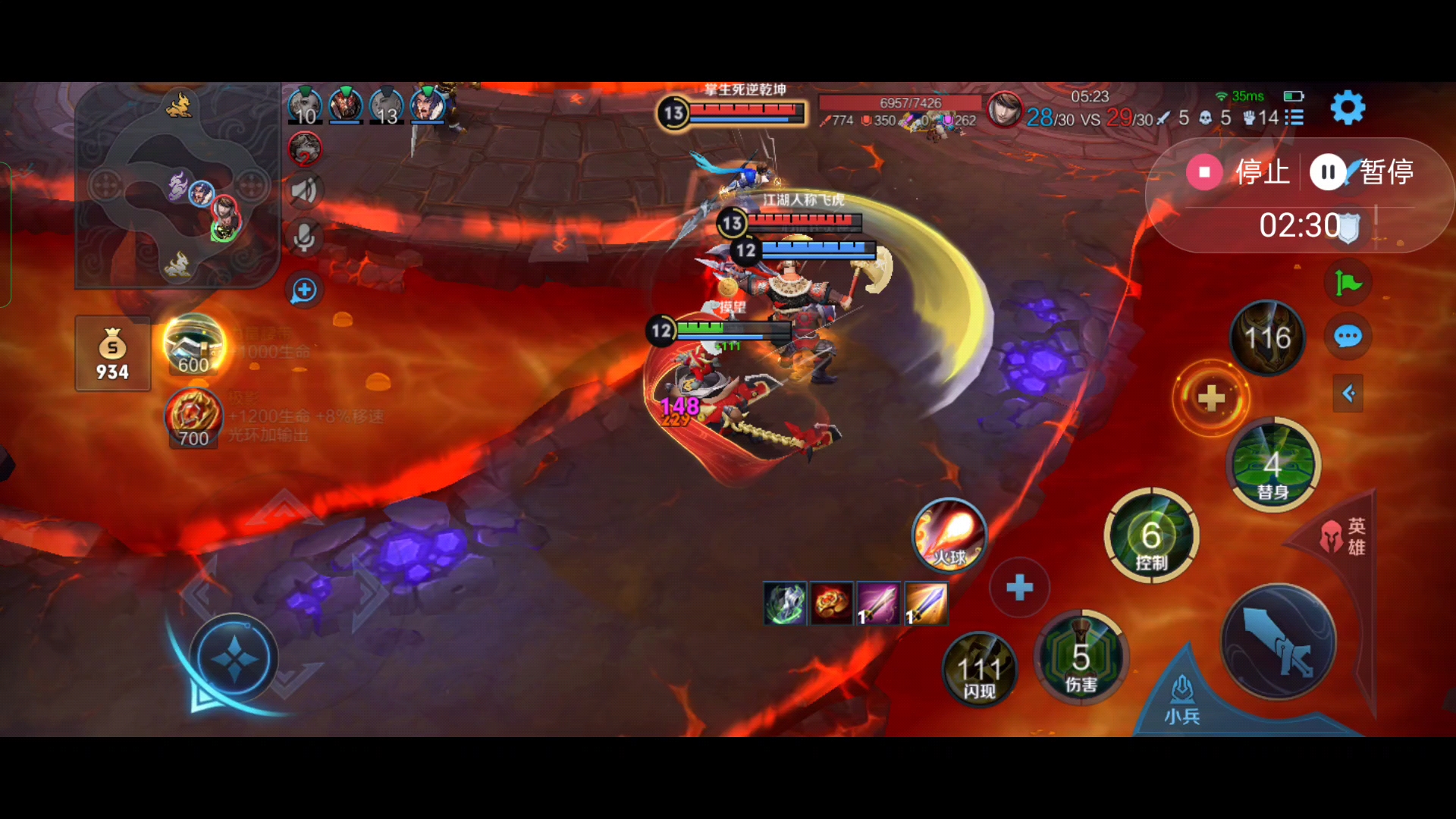Activate the 伤害 damage skill
Image resolution: width=1456 pixels, height=819 pixels.
1081,657
